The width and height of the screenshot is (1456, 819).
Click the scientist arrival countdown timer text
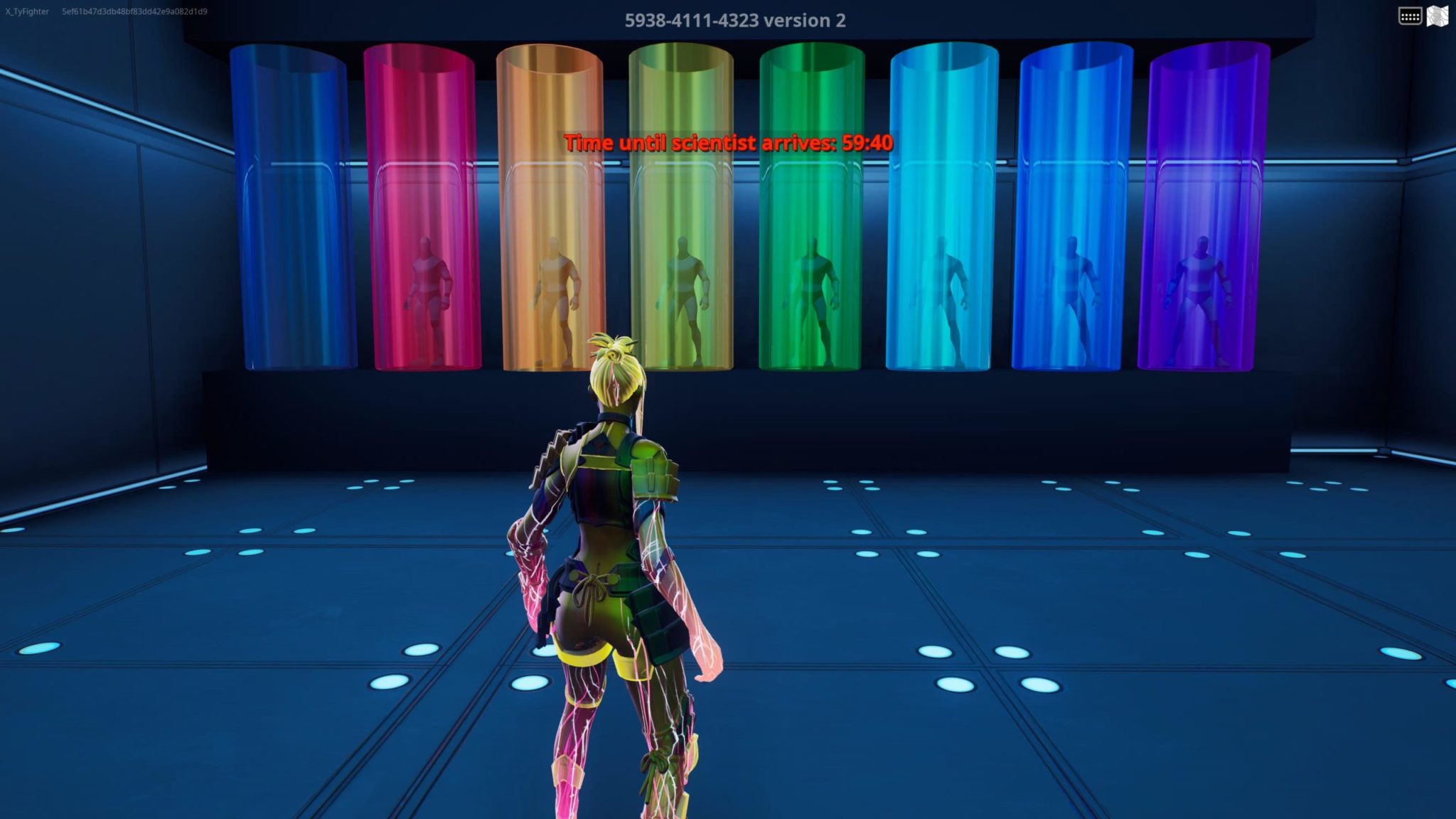(728, 142)
